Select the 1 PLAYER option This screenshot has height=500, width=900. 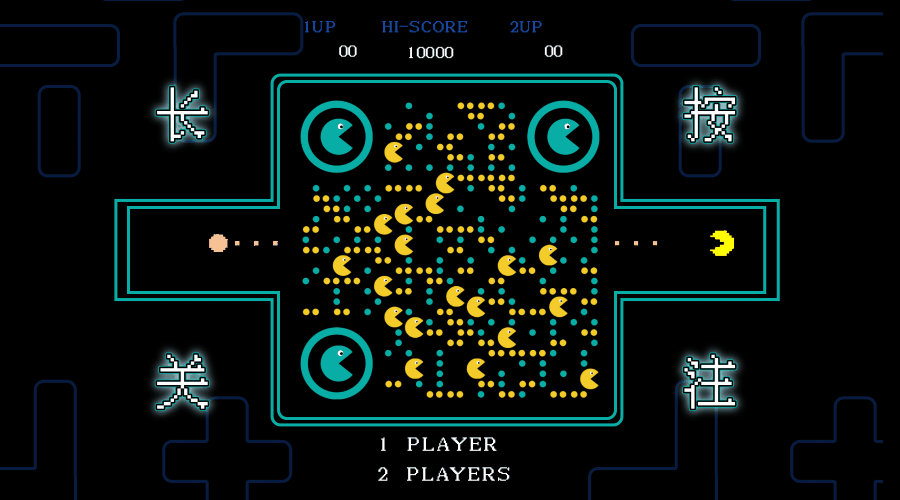pyautogui.click(x=438, y=444)
